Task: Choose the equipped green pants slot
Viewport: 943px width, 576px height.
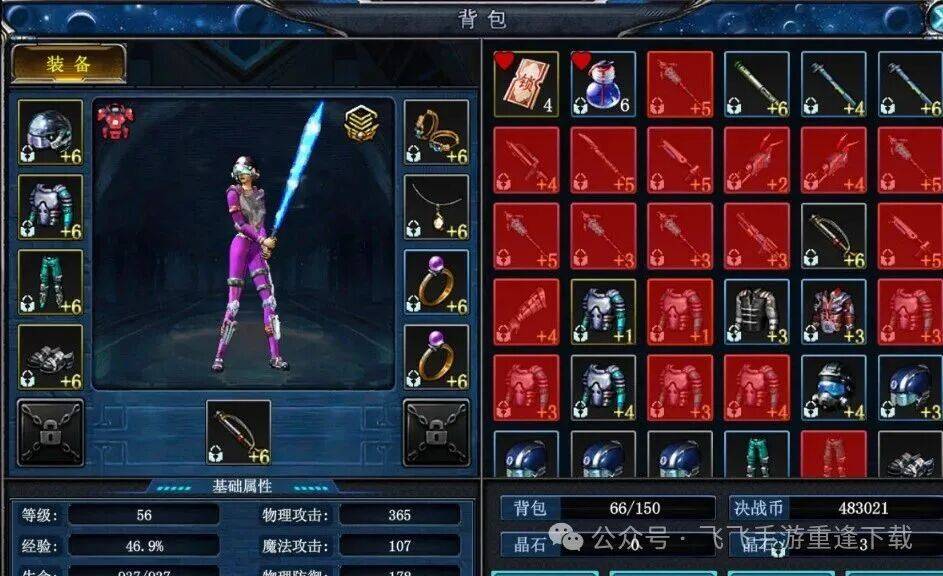Action: click(x=50, y=282)
